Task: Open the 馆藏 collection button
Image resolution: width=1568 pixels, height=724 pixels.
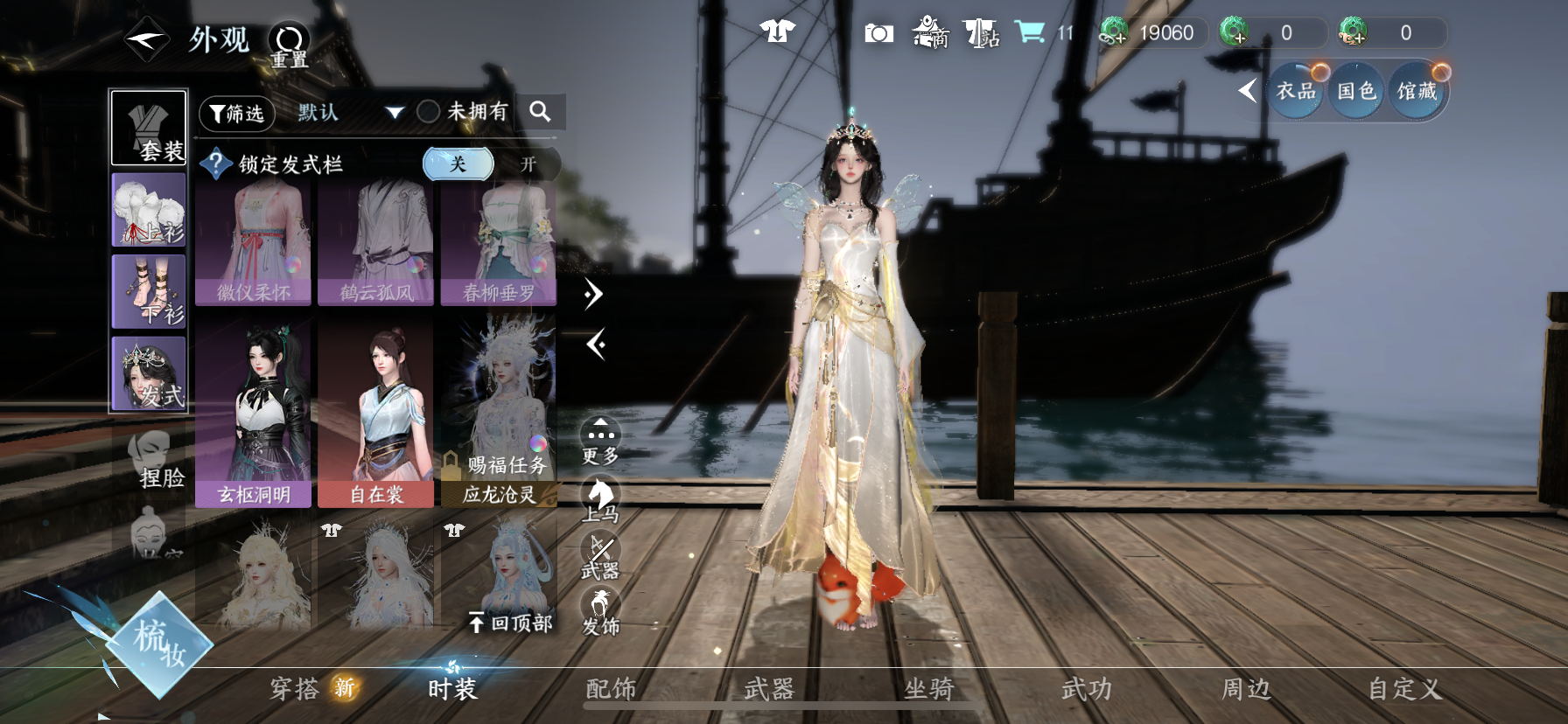Action: (1417, 91)
